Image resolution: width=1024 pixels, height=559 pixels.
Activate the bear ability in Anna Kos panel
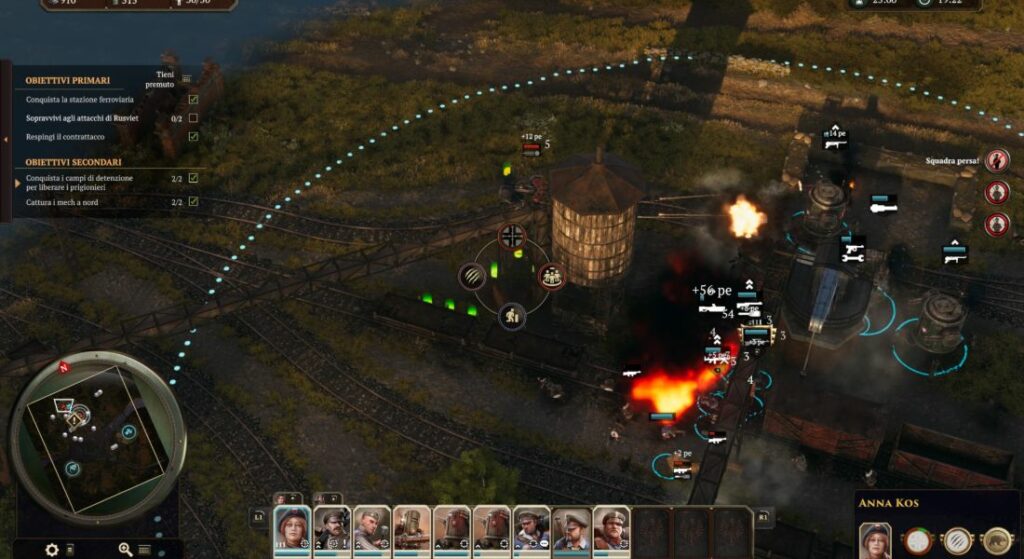[996, 541]
